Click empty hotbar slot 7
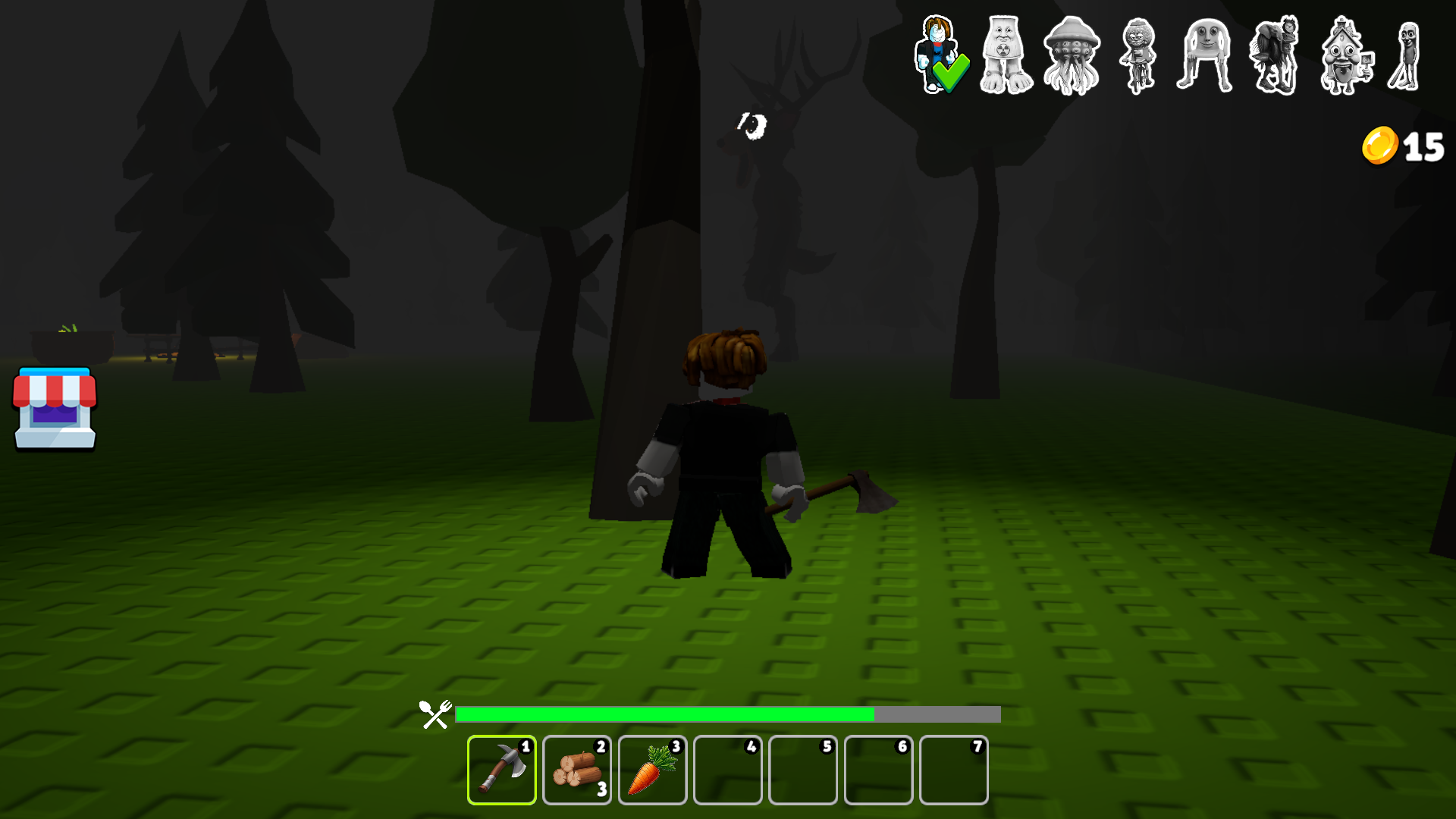The height and width of the screenshot is (819, 1456). click(x=954, y=770)
